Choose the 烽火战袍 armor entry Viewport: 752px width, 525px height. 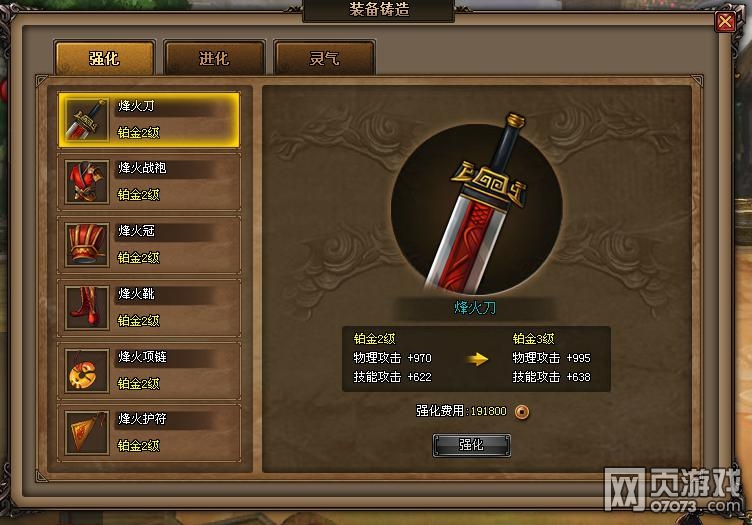coord(148,182)
